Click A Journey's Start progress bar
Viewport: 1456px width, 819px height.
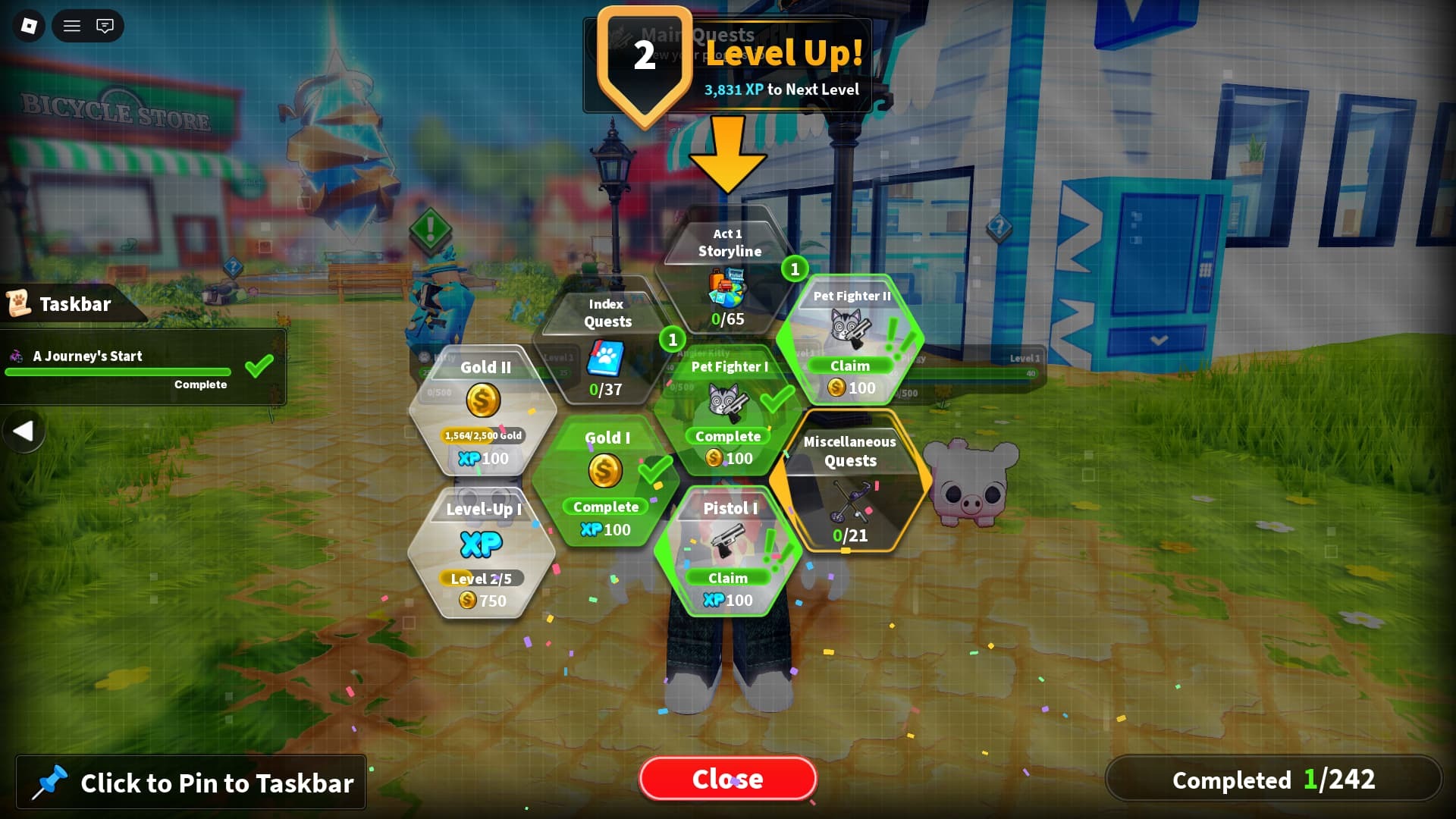click(x=118, y=372)
